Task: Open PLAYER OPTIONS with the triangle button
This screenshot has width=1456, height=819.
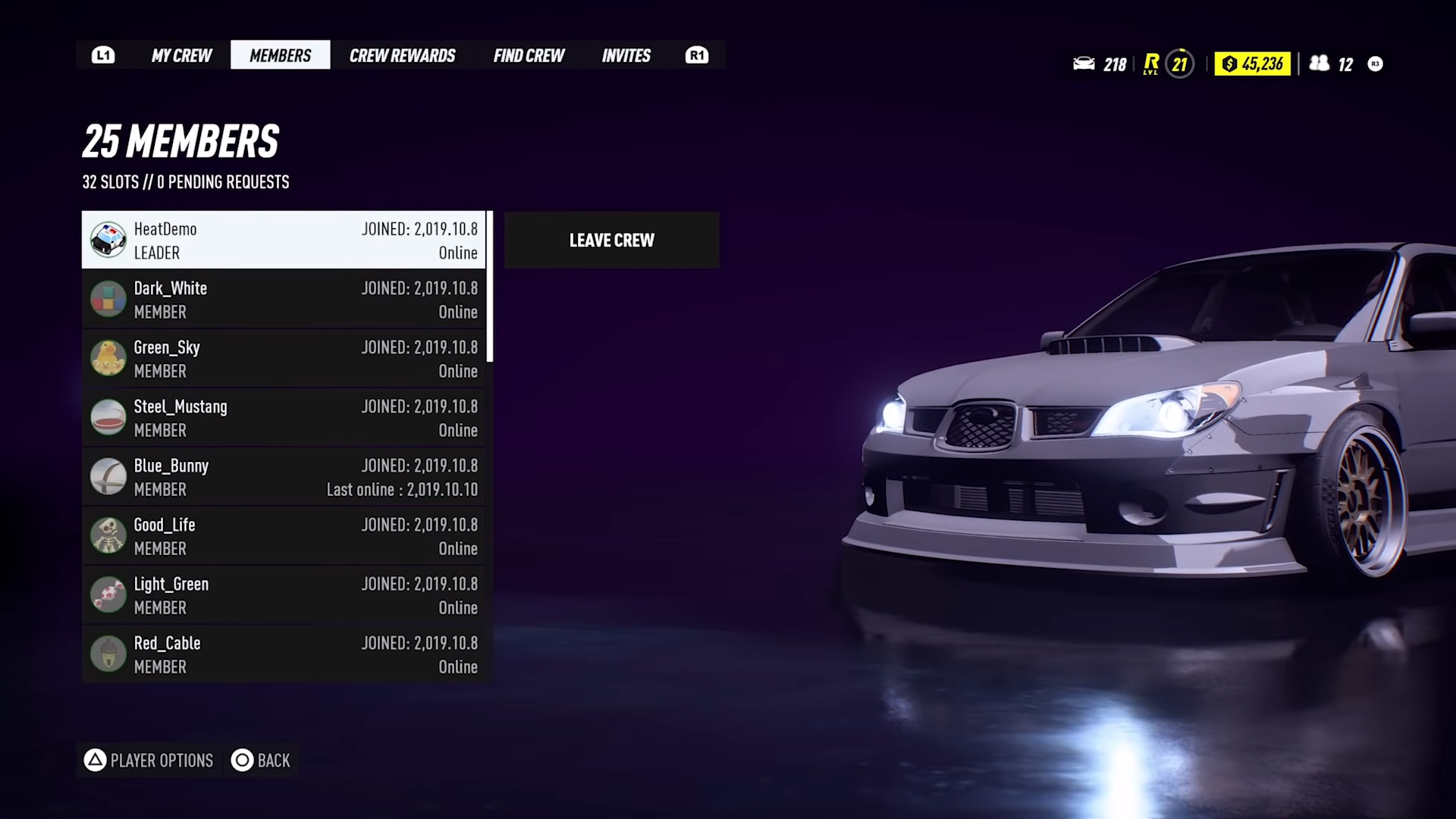Action: (x=148, y=761)
